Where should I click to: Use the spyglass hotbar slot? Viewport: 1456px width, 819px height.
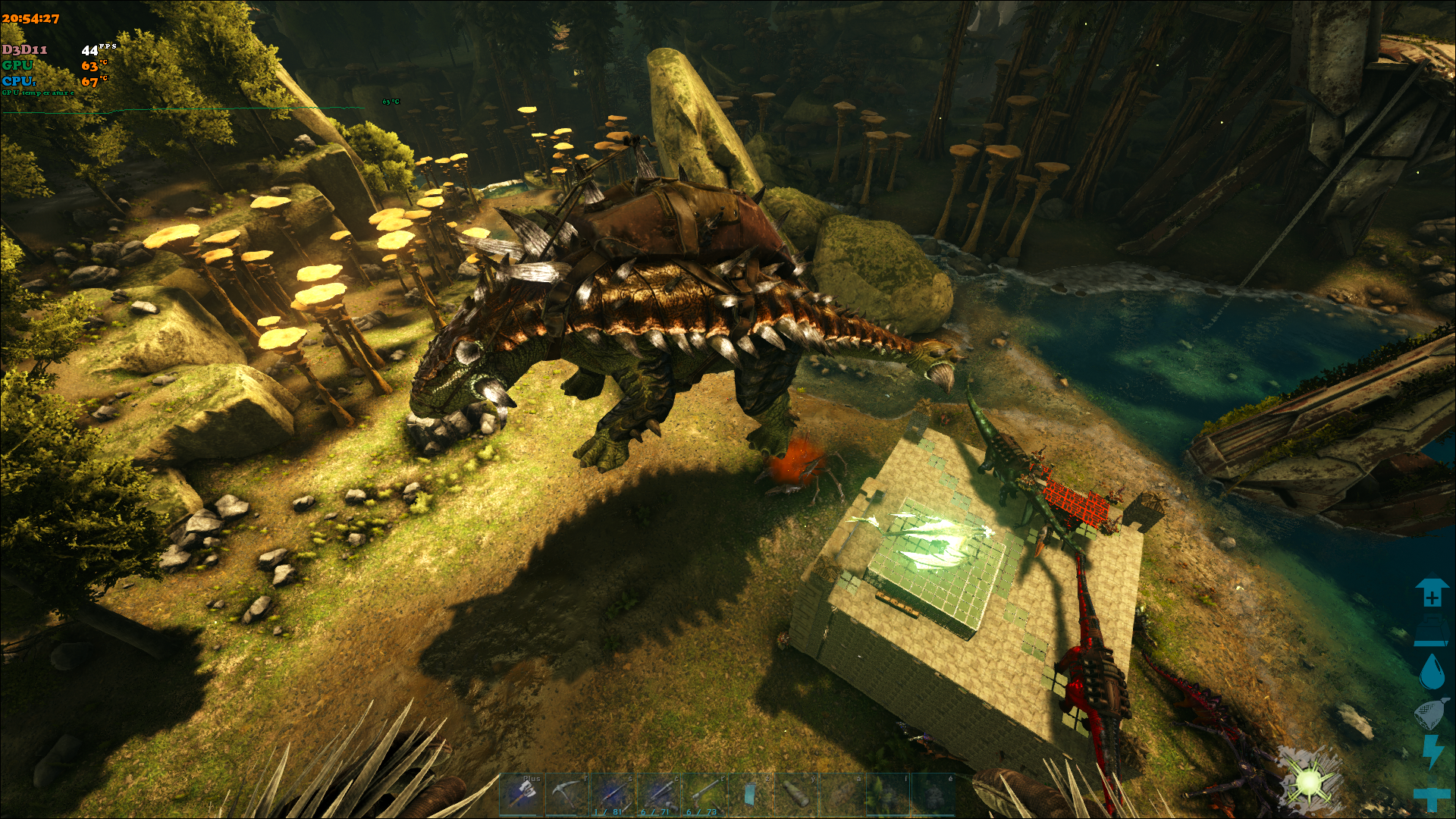click(795, 794)
